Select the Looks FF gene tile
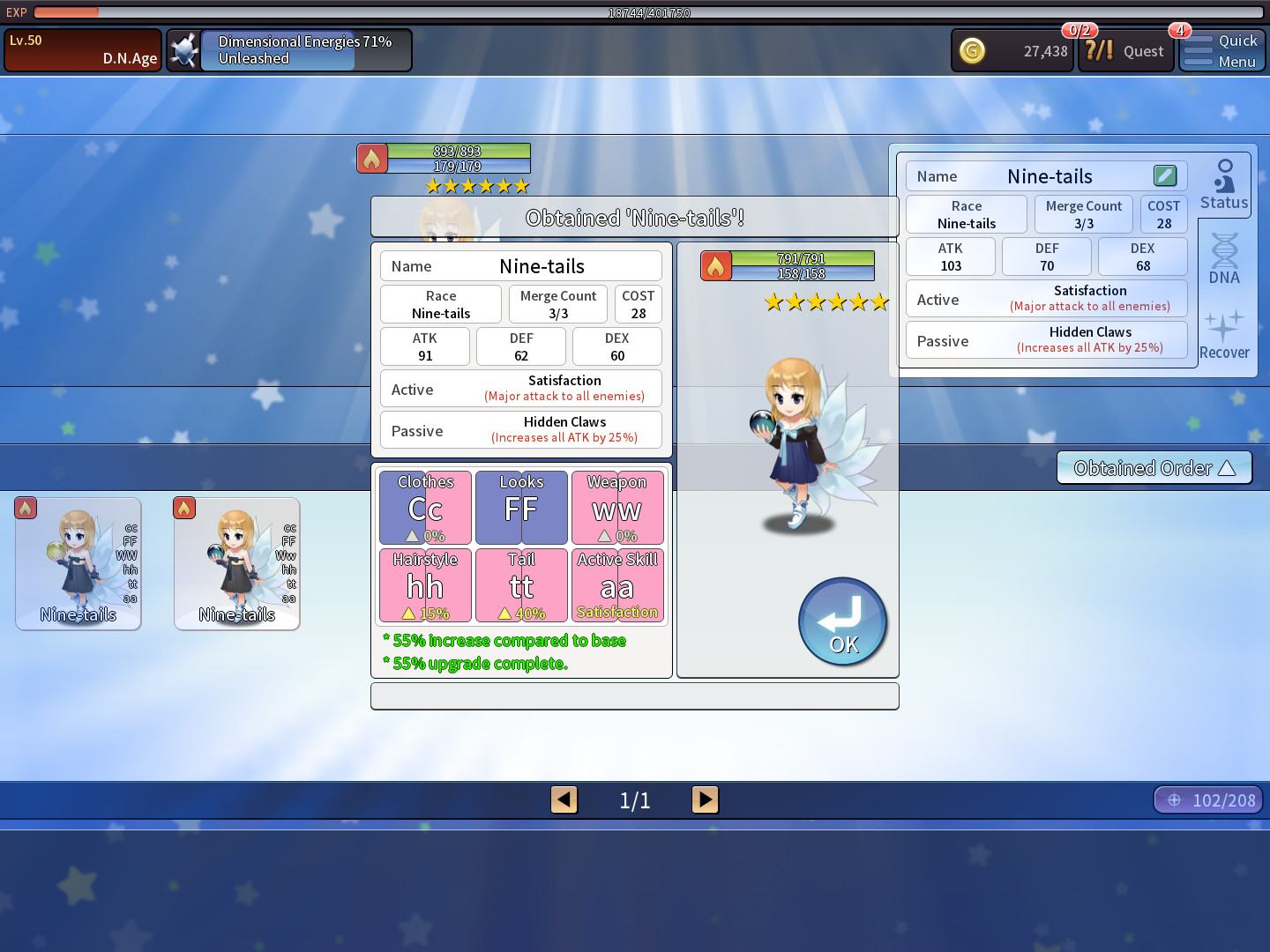This screenshot has height=952, width=1270. 521,508
